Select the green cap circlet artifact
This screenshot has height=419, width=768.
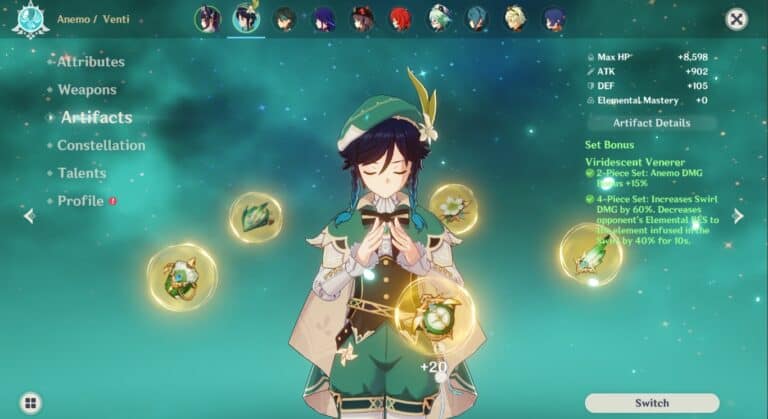tap(255, 216)
